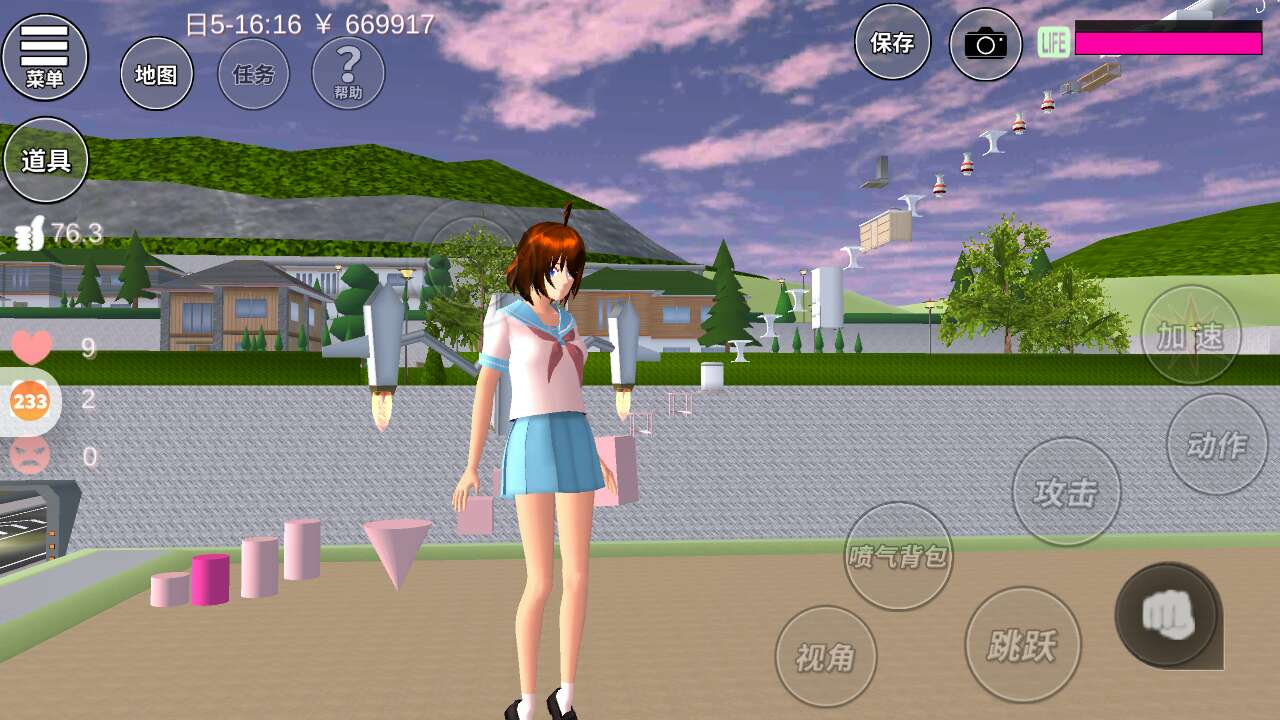Open the 动作 actions button
The image size is (1280, 720).
point(1217,444)
